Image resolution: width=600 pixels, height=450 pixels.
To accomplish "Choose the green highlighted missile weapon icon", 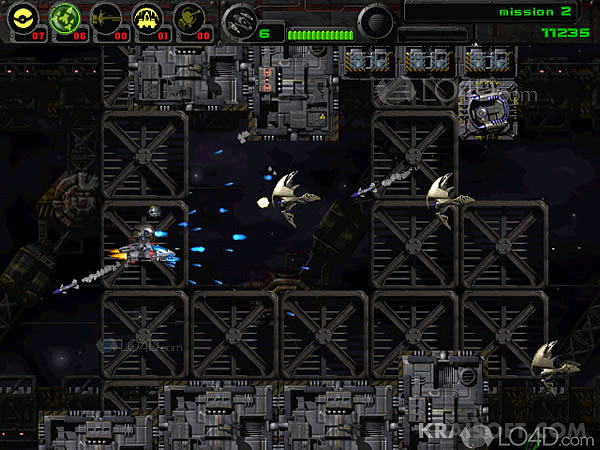I will tap(66, 17).
